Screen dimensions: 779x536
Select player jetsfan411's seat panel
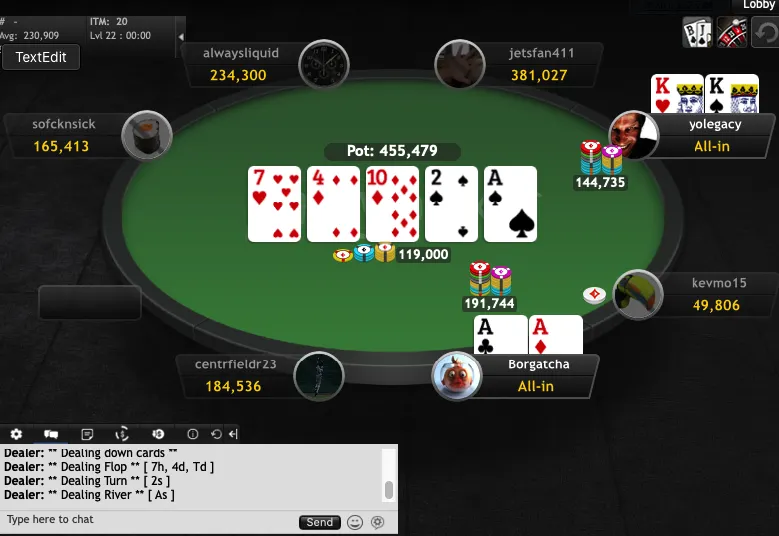click(x=538, y=65)
